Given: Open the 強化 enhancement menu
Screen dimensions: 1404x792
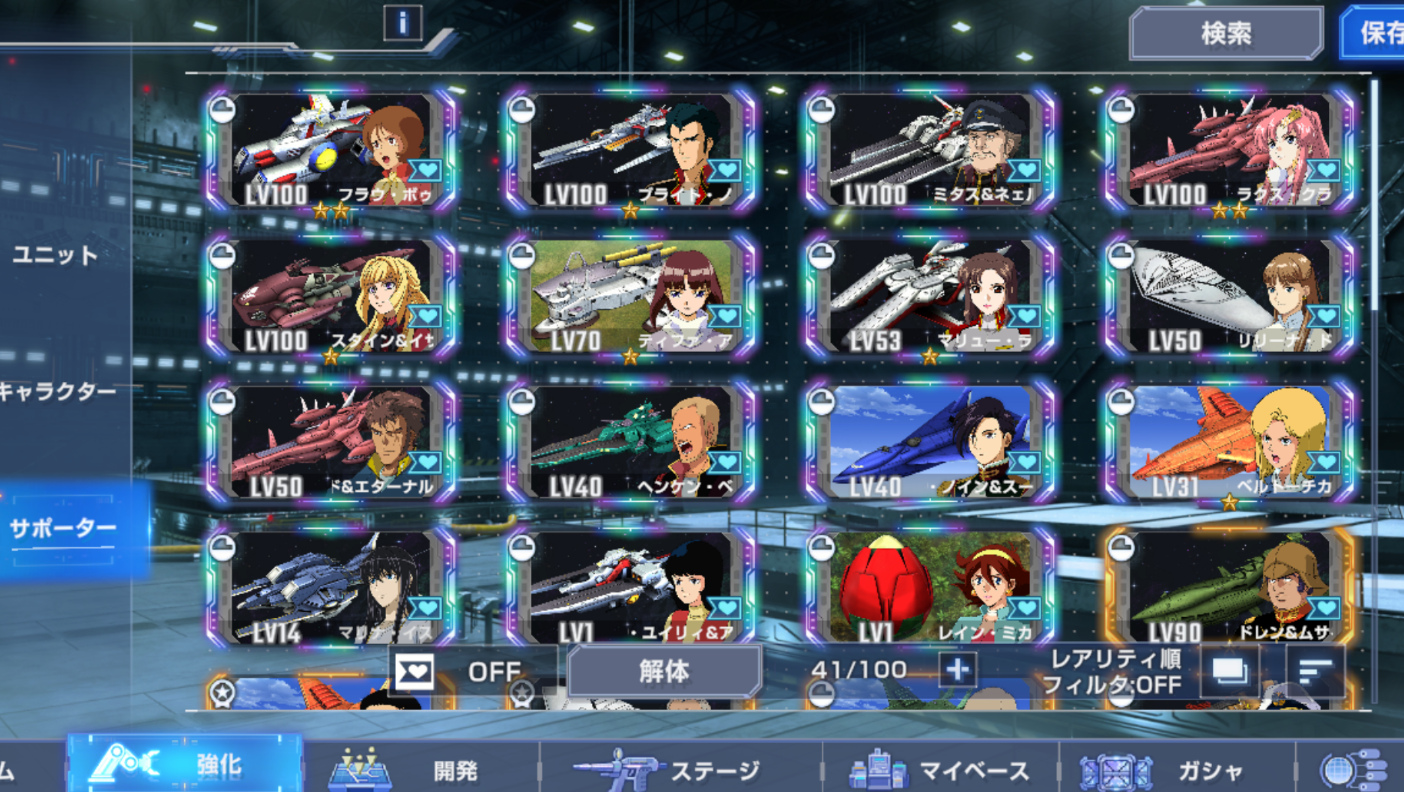Looking at the screenshot, I should (186, 768).
